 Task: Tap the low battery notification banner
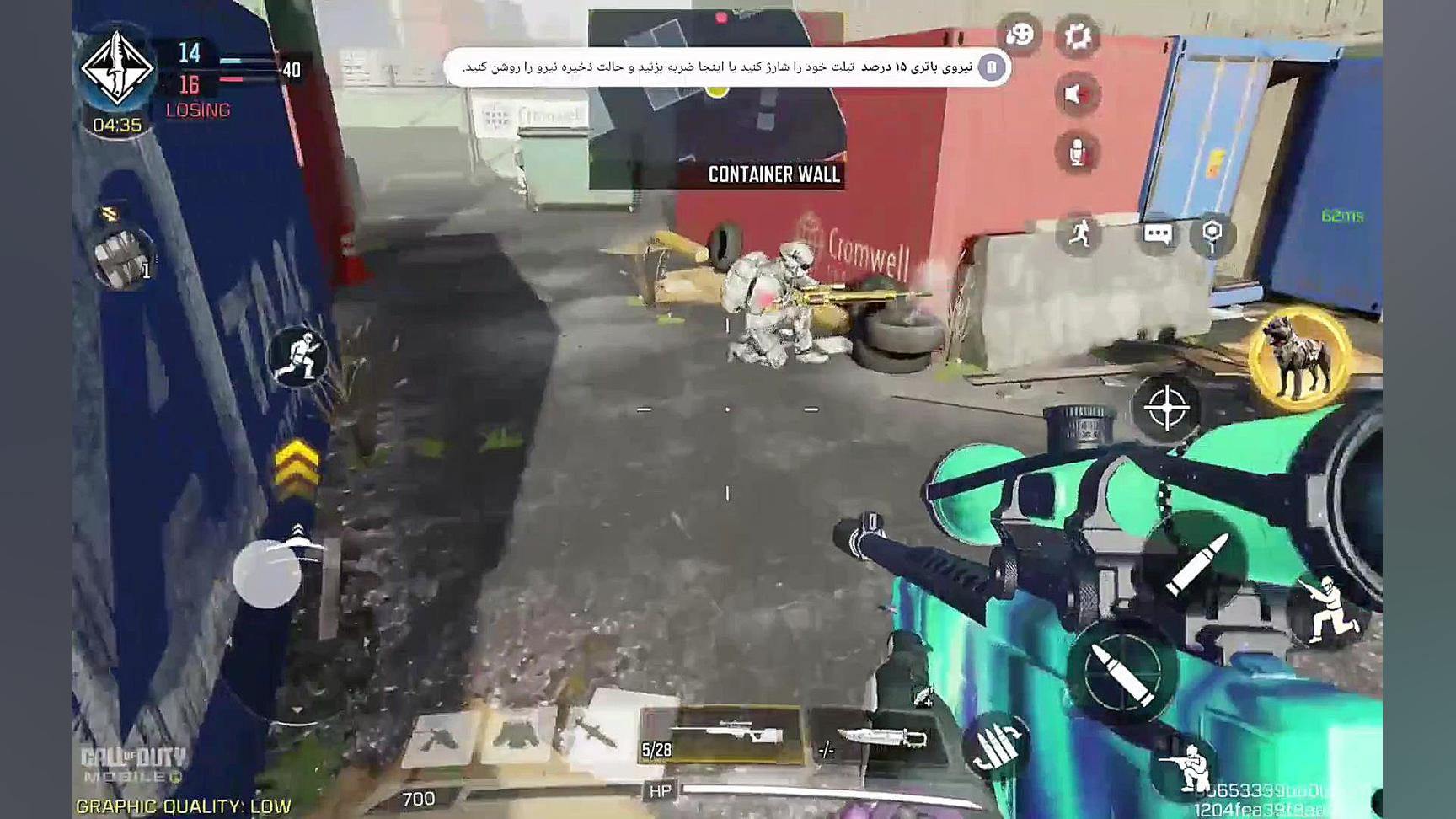[726, 67]
